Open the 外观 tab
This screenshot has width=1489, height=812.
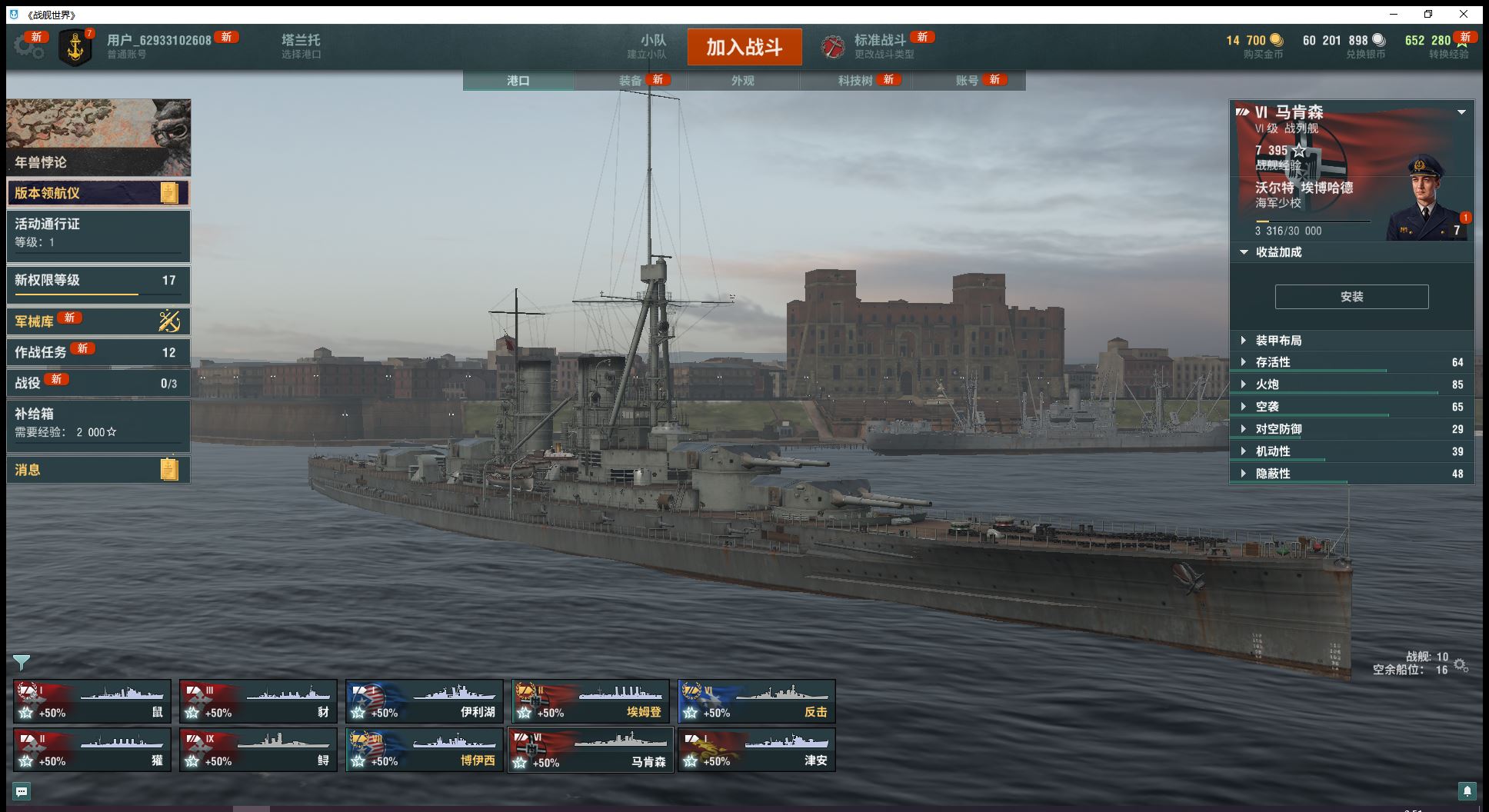point(742,81)
